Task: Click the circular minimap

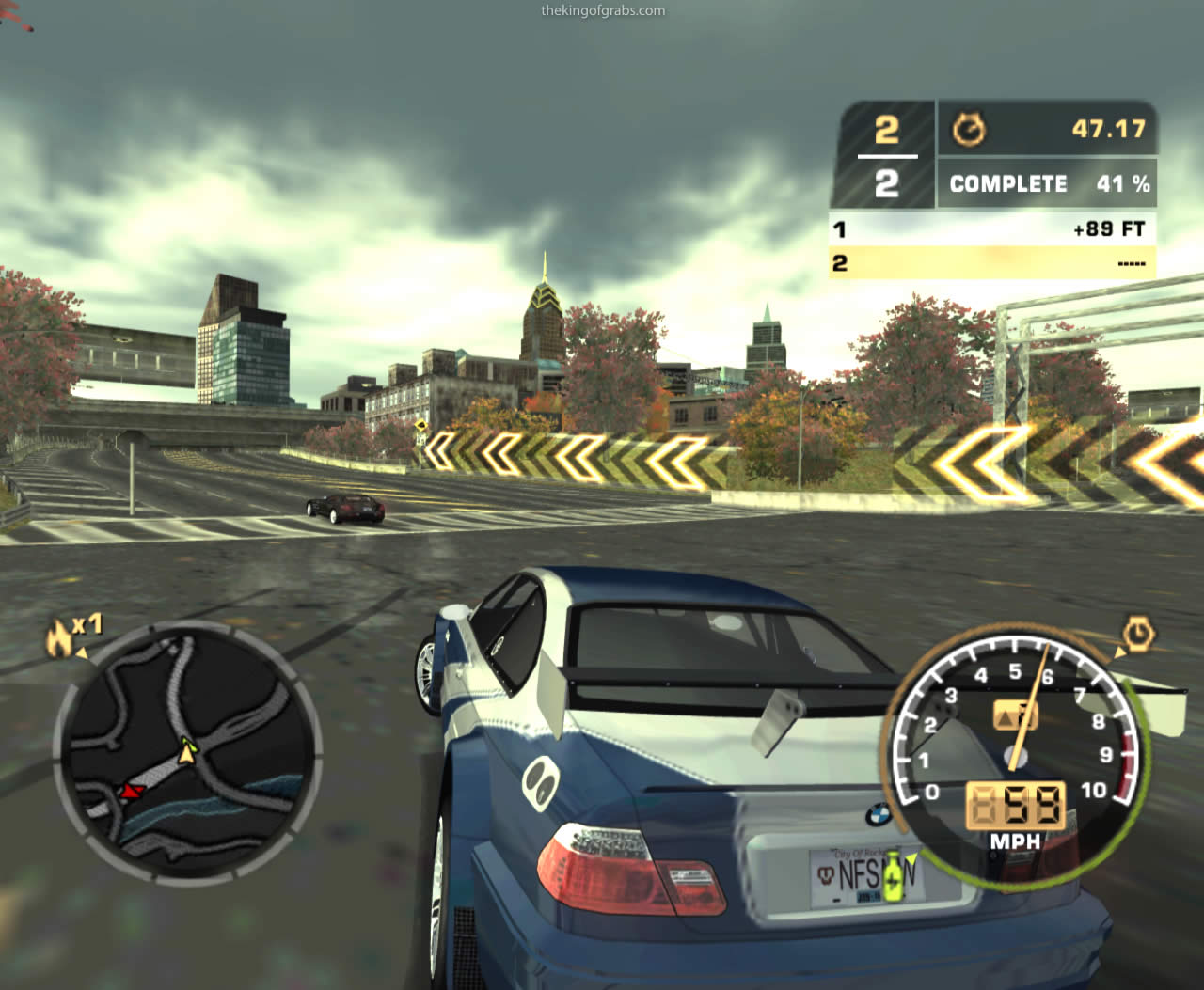Action: (x=185, y=747)
